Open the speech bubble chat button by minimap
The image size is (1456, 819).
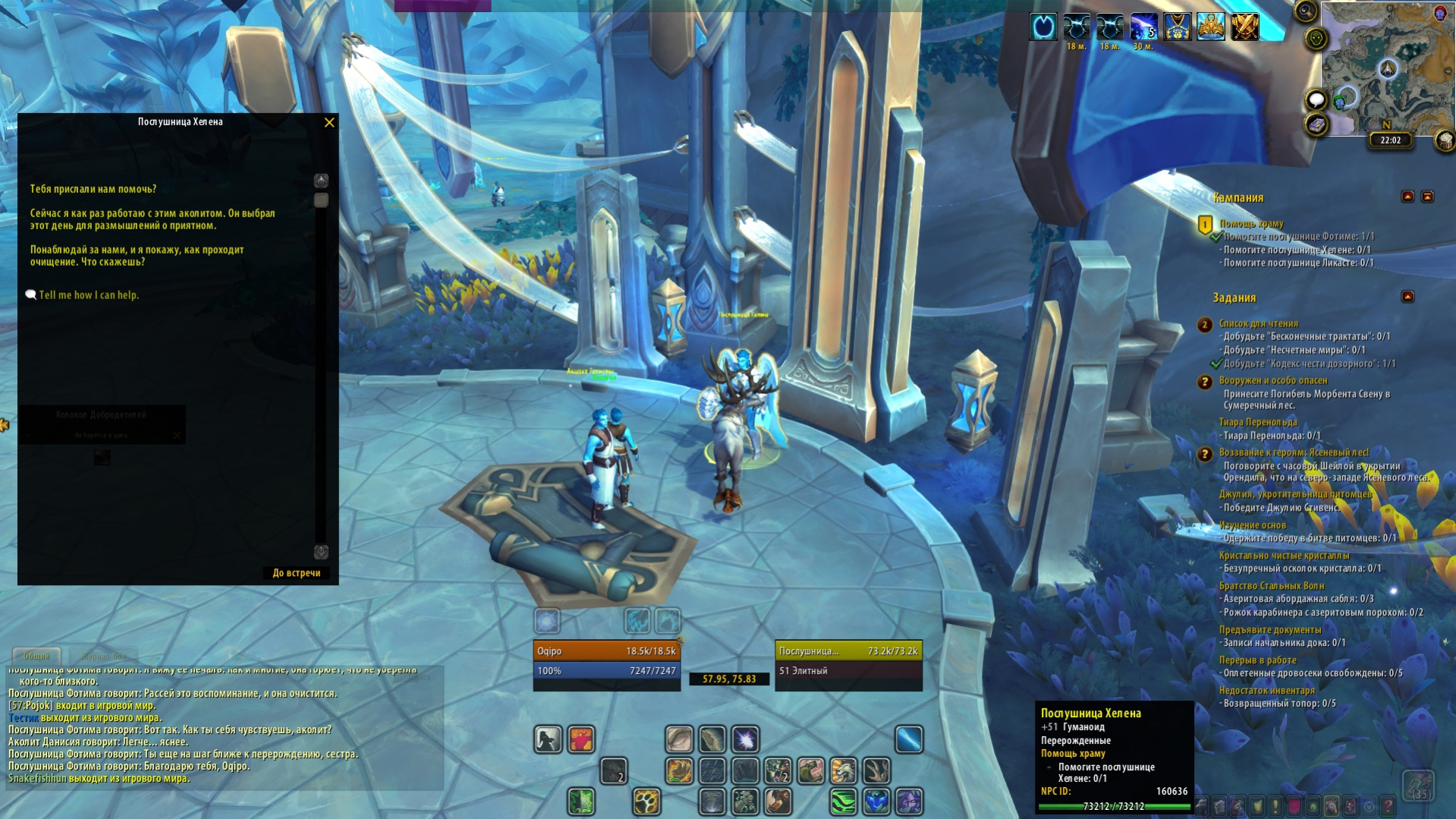1316,99
